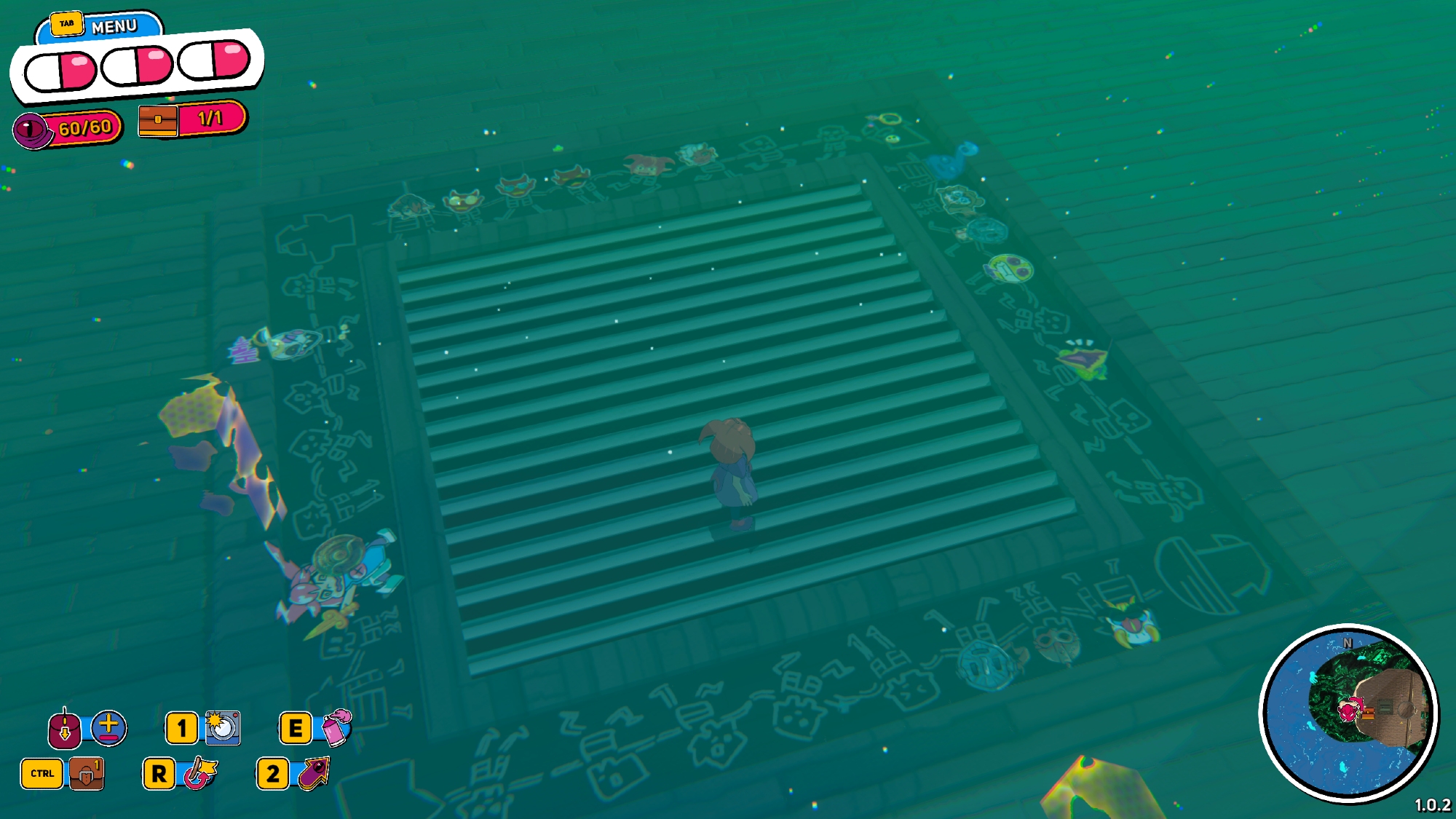This screenshot has height=819, width=1456.
Task: Use the pink spray paint can icon
Action: (336, 727)
